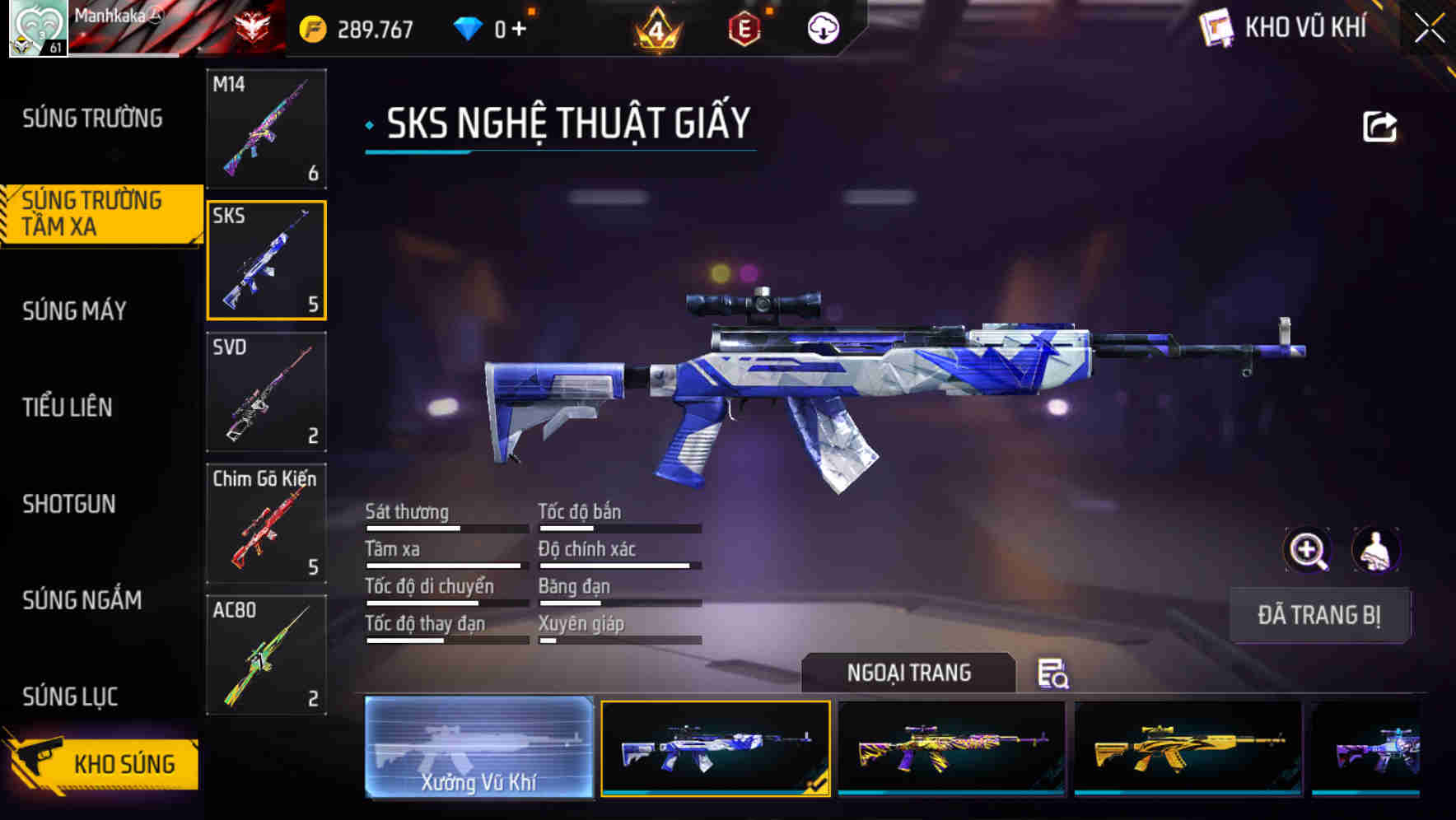Viewport: 1456px width, 820px height.
Task: Open the cloud download icon
Action: point(824,26)
